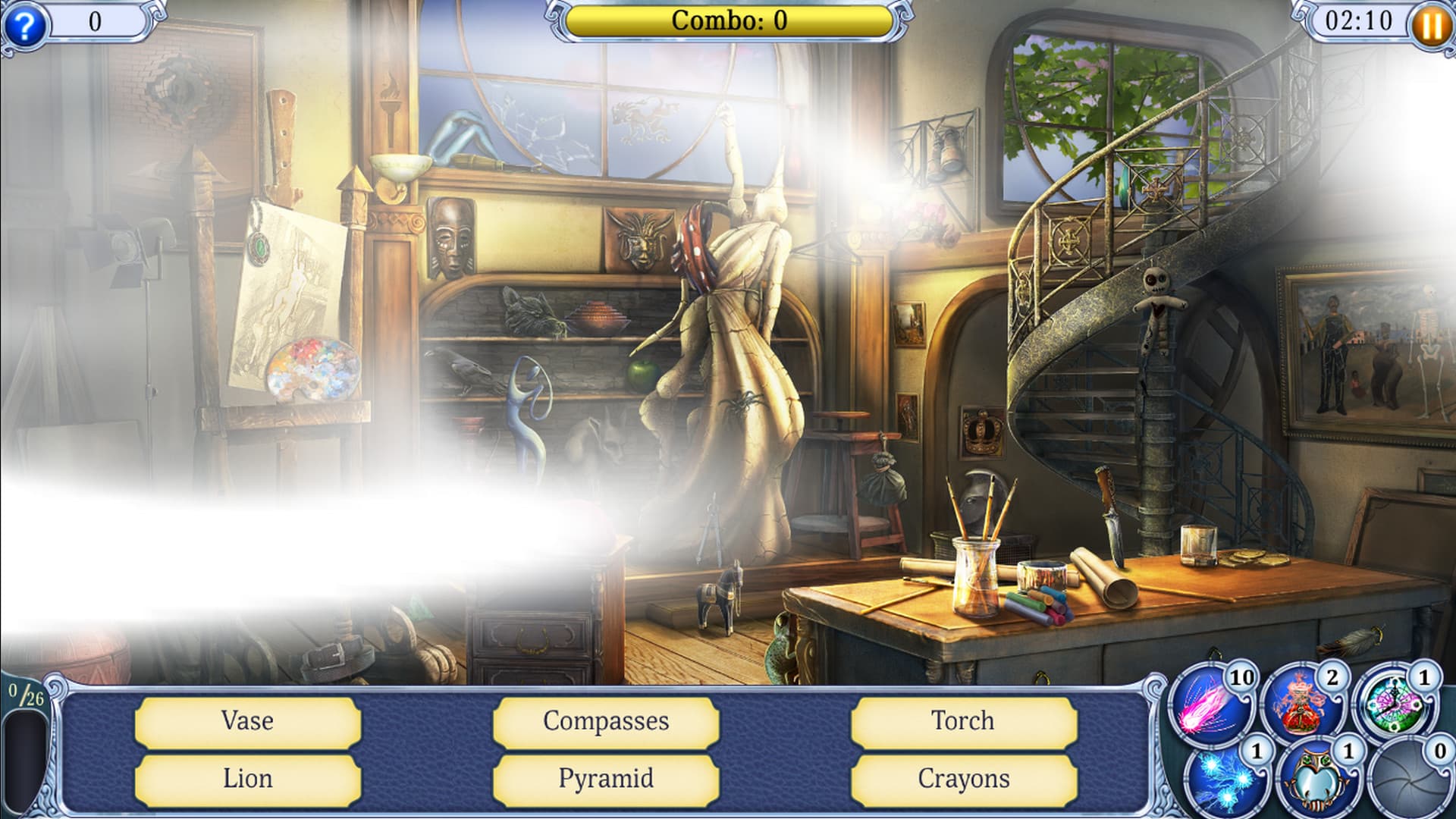Click the Vase word plaque
This screenshot has height=819, width=1456.
coord(246,722)
